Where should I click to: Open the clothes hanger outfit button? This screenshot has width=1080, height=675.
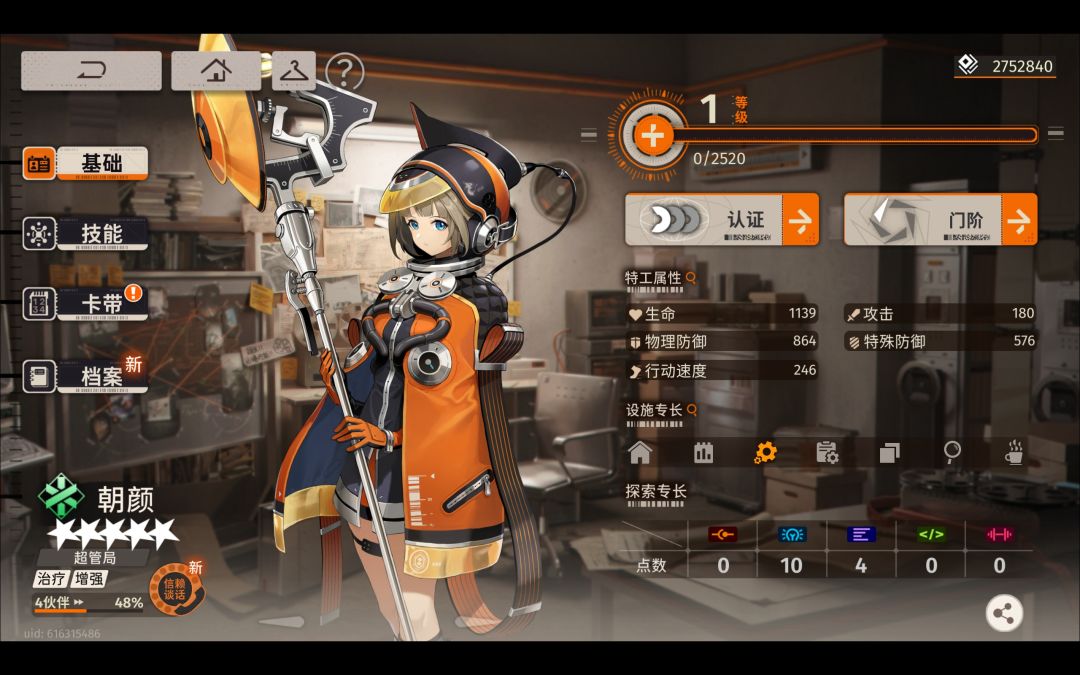294,71
